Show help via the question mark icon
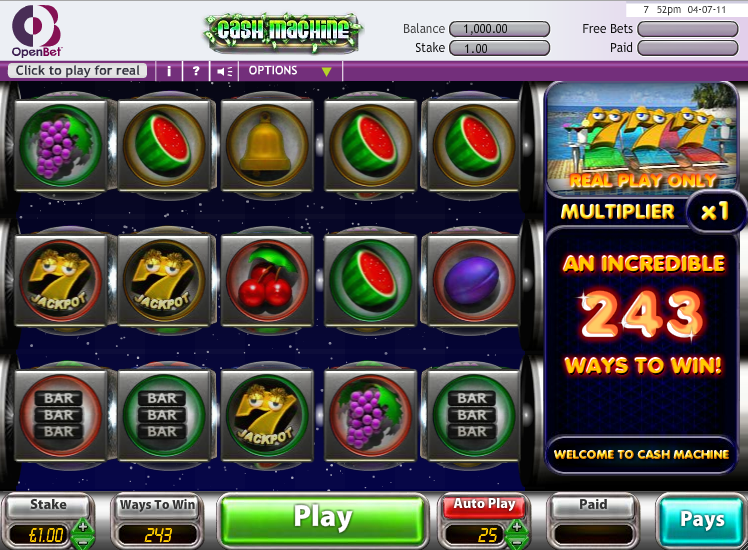 196,71
